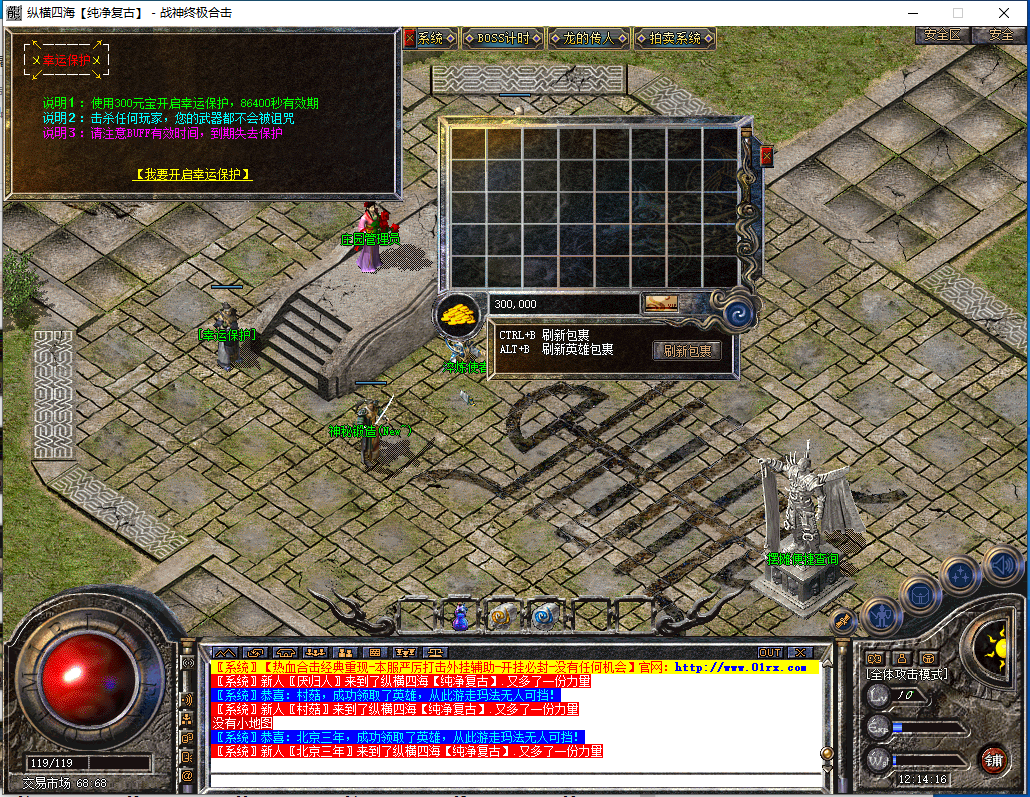The height and width of the screenshot is (797, 1030).
Task: Select the orange swirl scroll belt slot
Action: pos(501,617)
